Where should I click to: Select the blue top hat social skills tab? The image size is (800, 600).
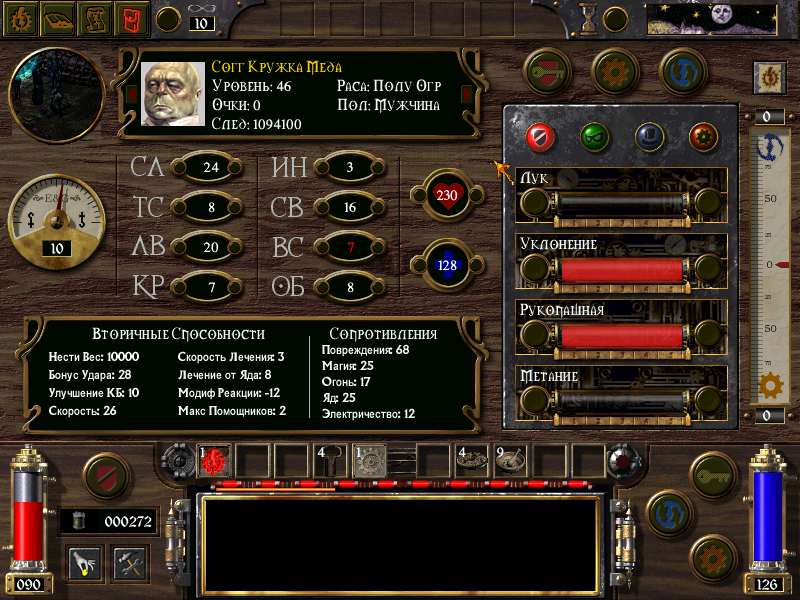[649, 135]
